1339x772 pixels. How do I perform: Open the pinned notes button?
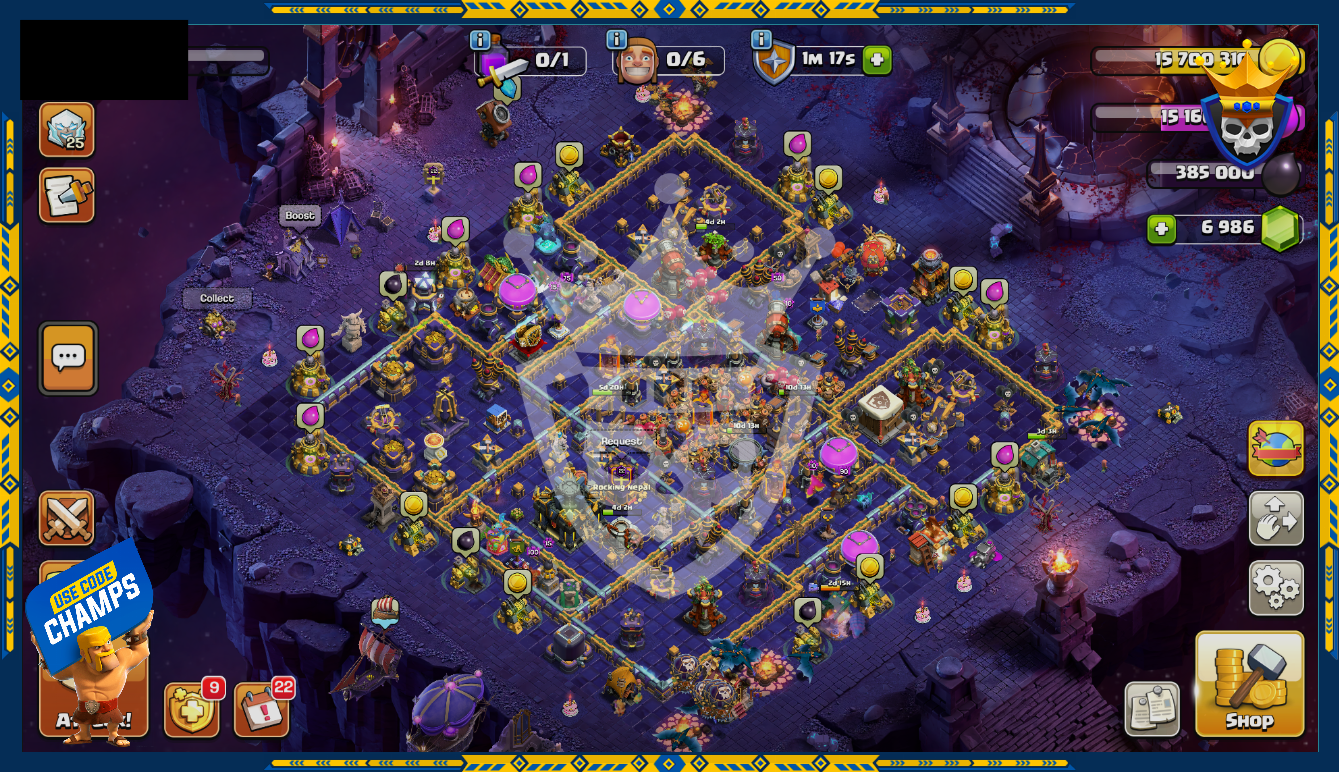click(x=1151, y=708)
